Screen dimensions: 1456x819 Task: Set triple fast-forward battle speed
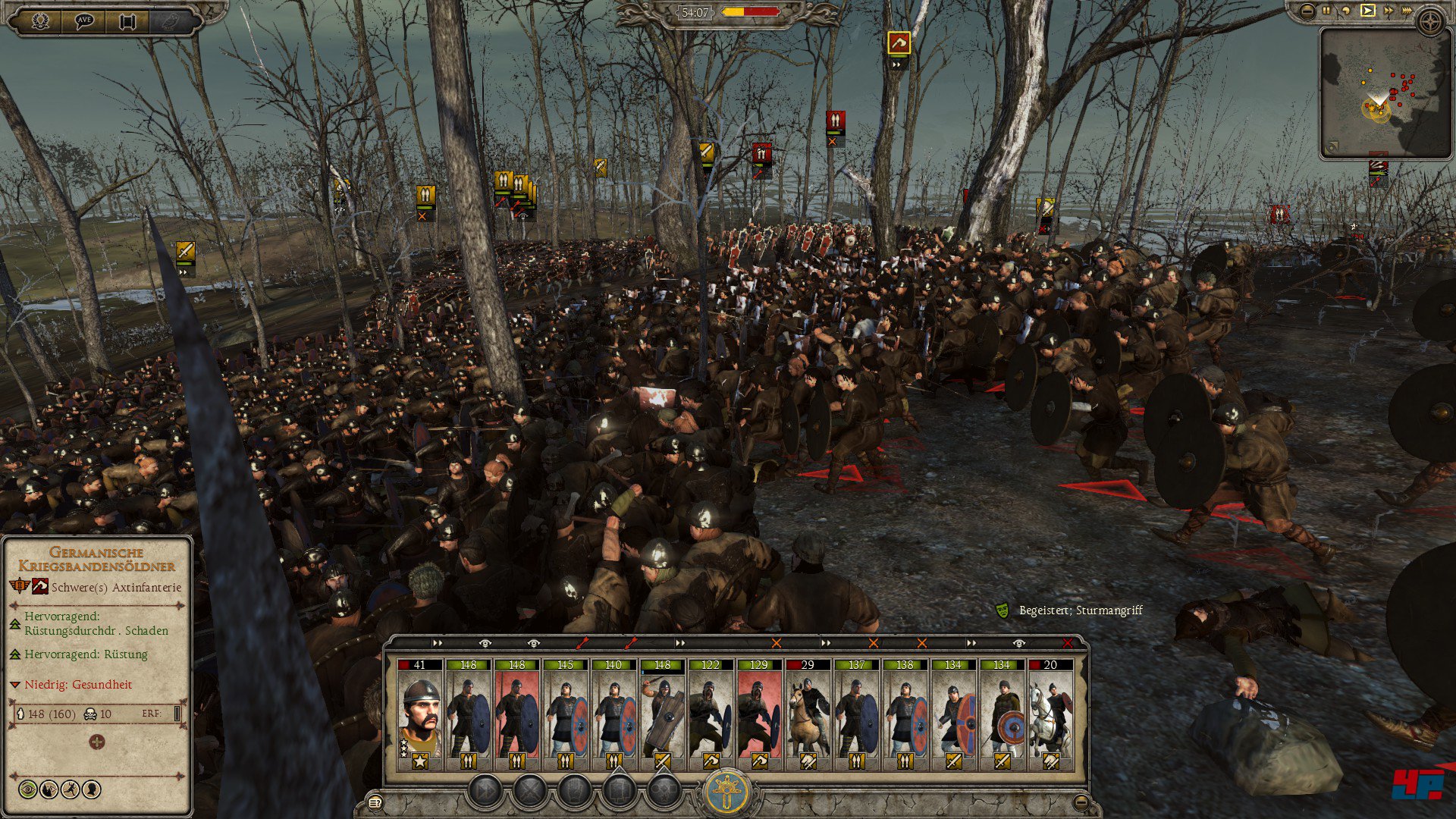(1408, 11)
